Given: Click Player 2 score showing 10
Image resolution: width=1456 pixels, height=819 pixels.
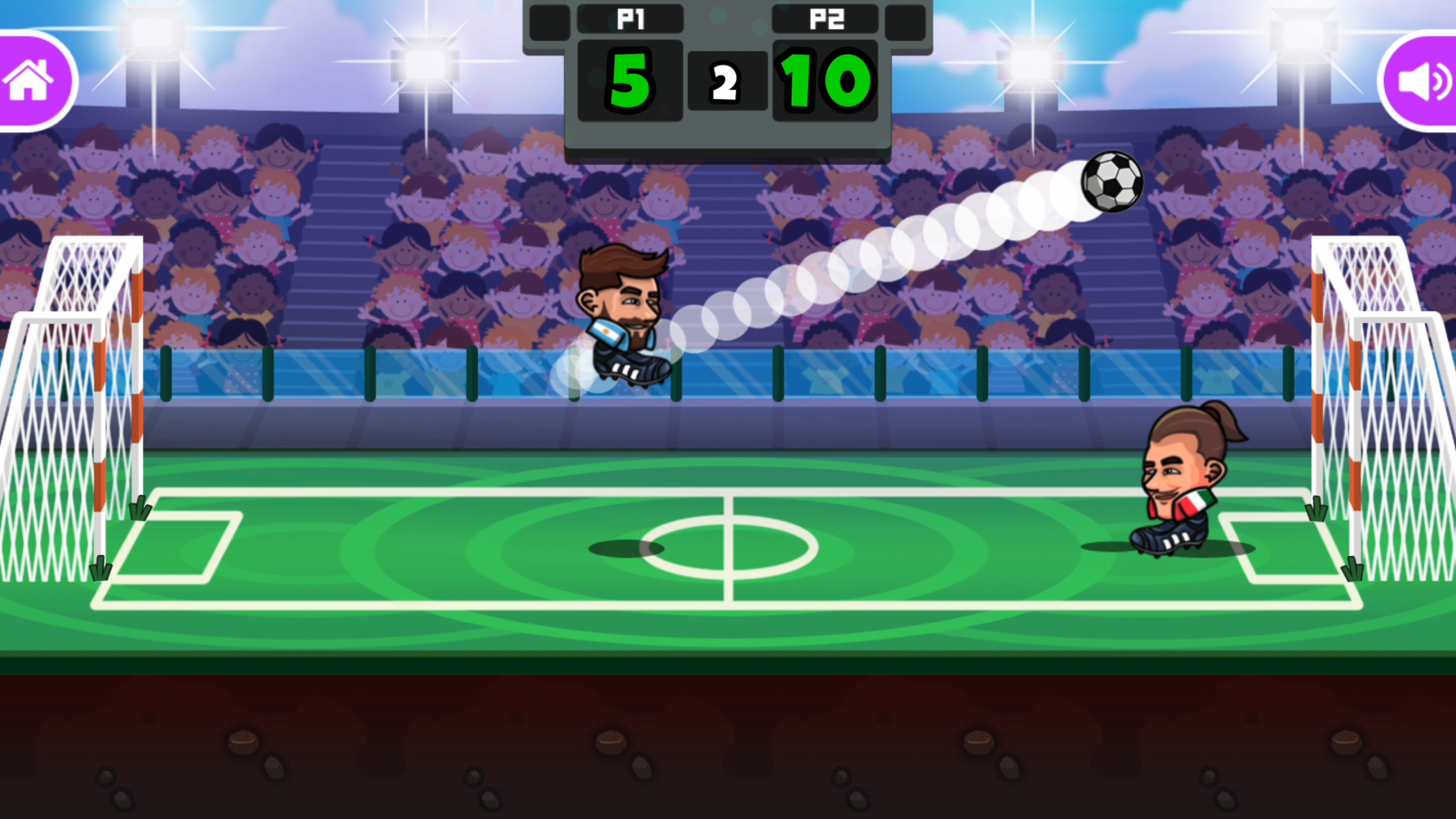Looking at the screenshot, I should click(x=824, y=80).
